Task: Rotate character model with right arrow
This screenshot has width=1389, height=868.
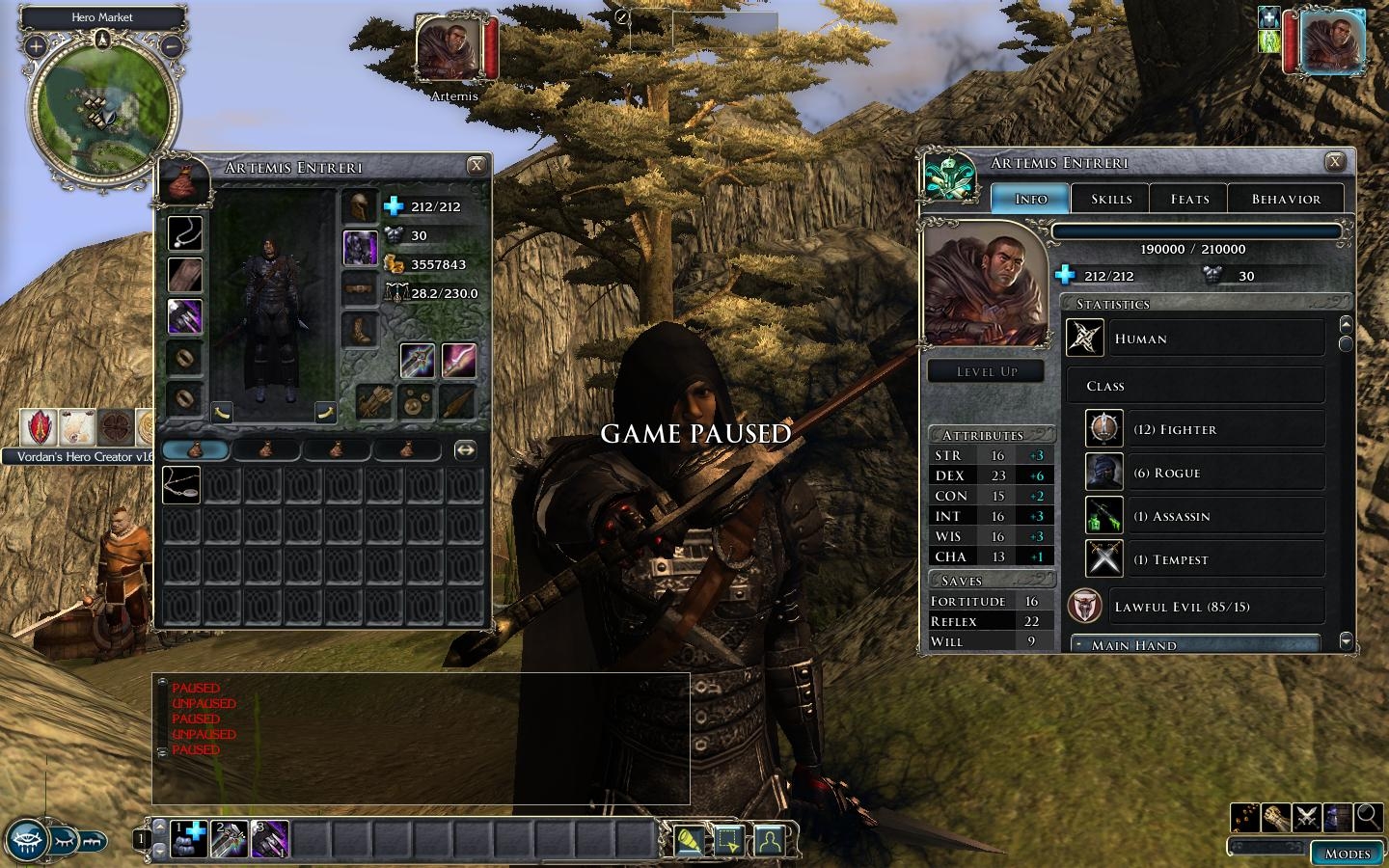Action: pyautogui.click(x=325, y=413)
